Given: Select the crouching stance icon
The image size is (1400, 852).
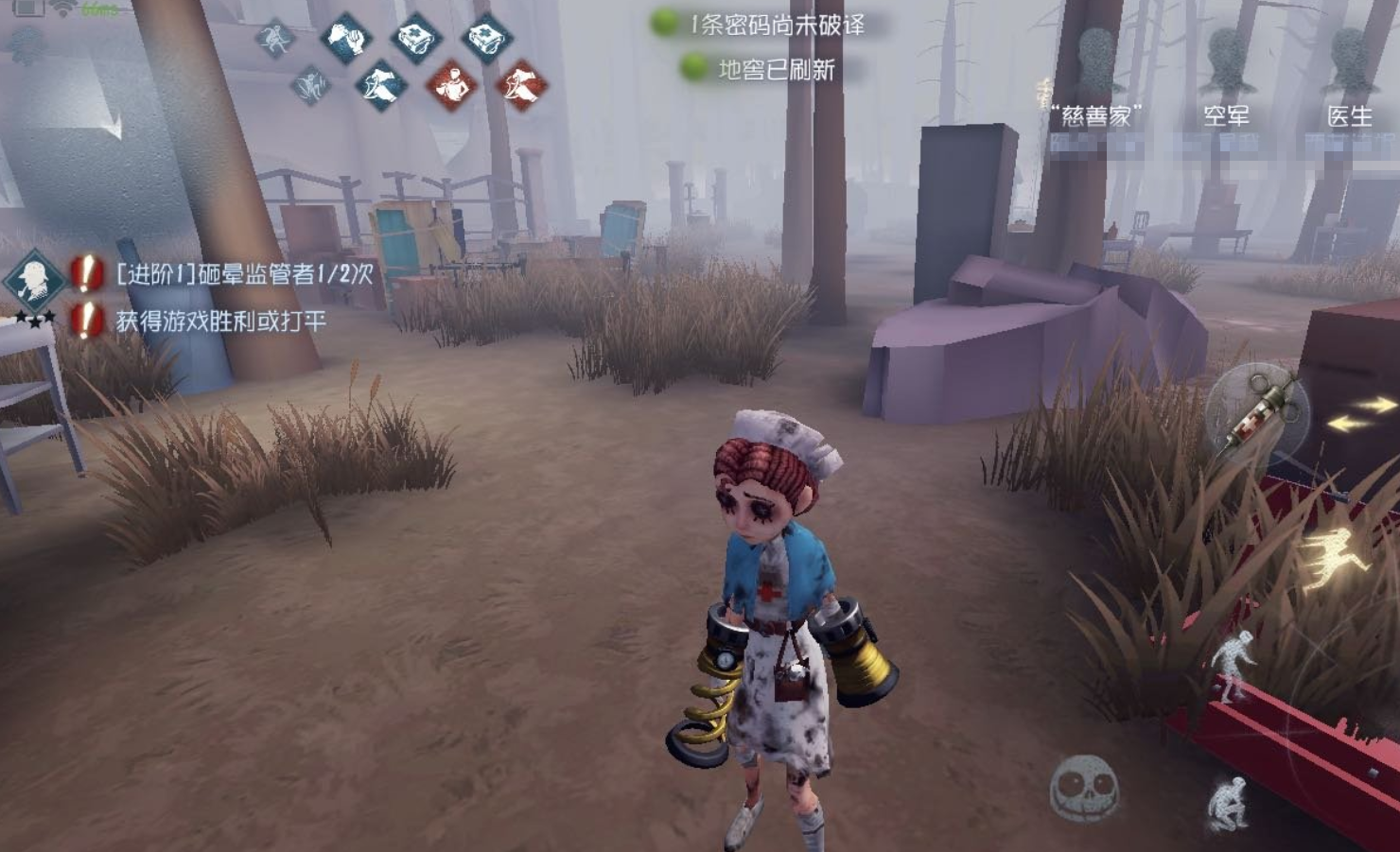Looking at the screenshot, I should point(1228,803).
